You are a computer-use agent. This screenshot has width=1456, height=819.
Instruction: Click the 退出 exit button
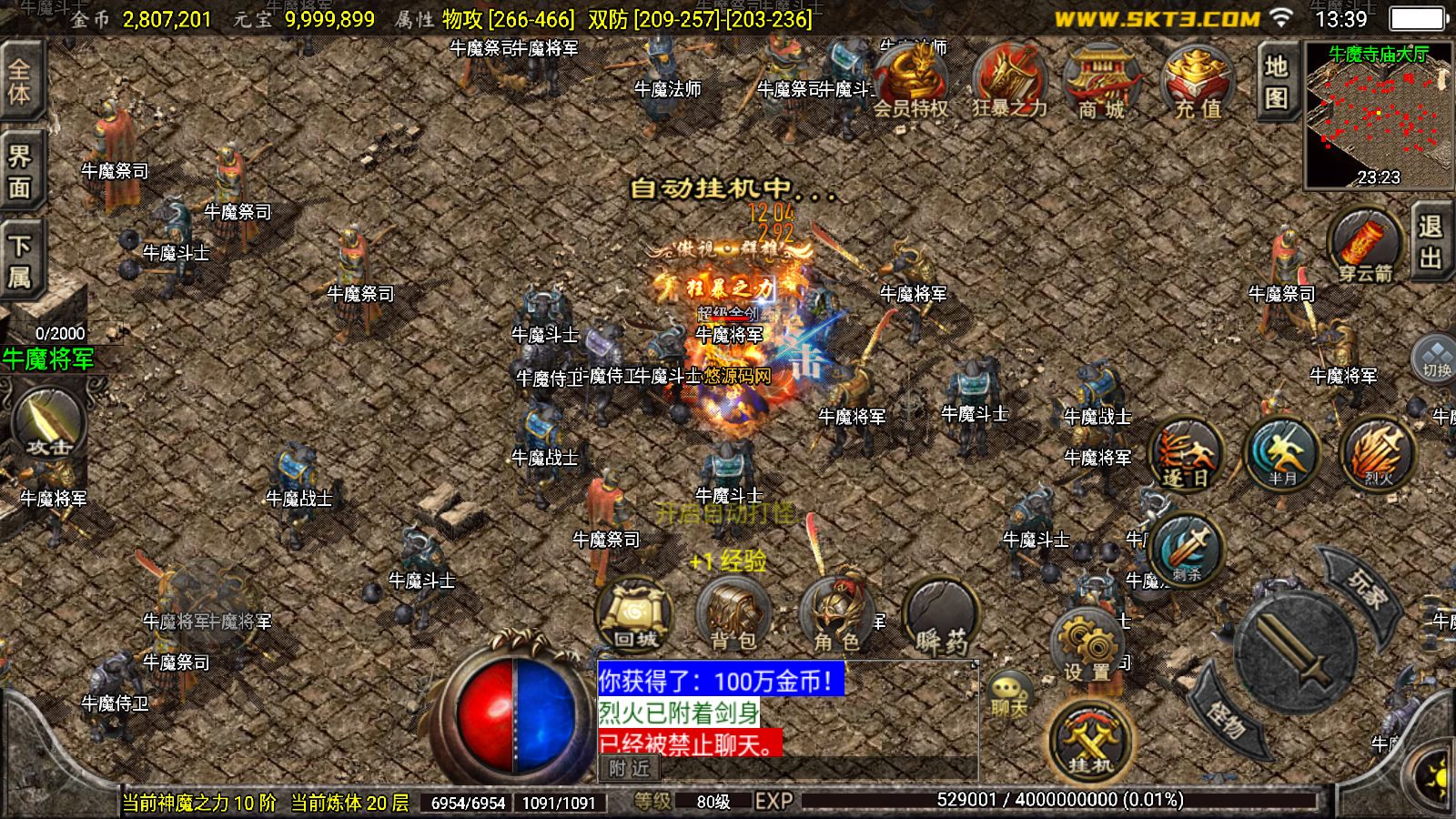pos(1431,242)
